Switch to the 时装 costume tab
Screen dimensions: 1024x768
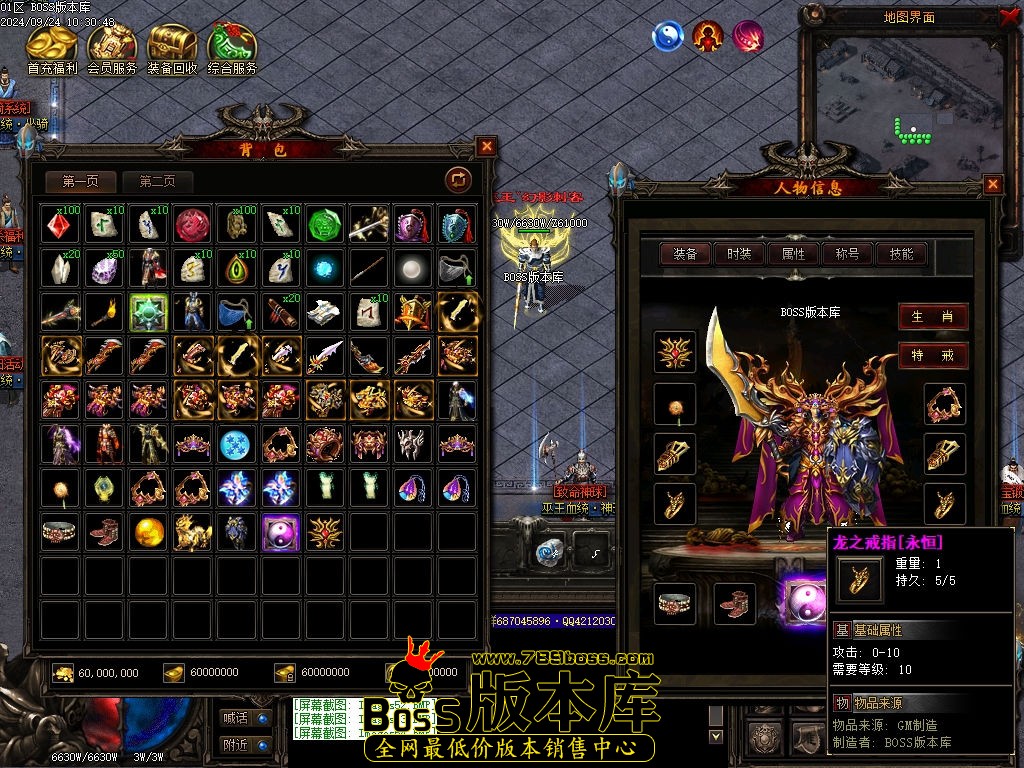(x=740, y=254)
